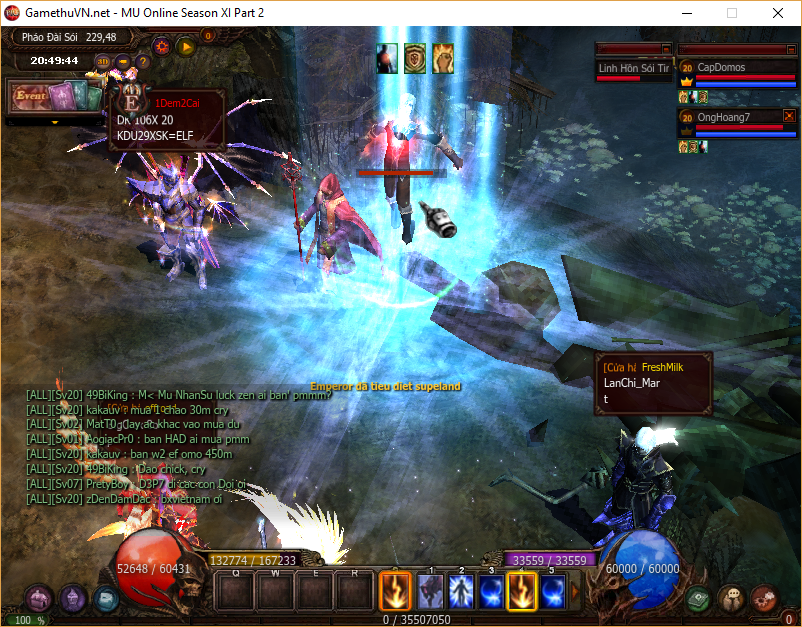Open the Event cards panel
The image size is (802, 627).
54,97
